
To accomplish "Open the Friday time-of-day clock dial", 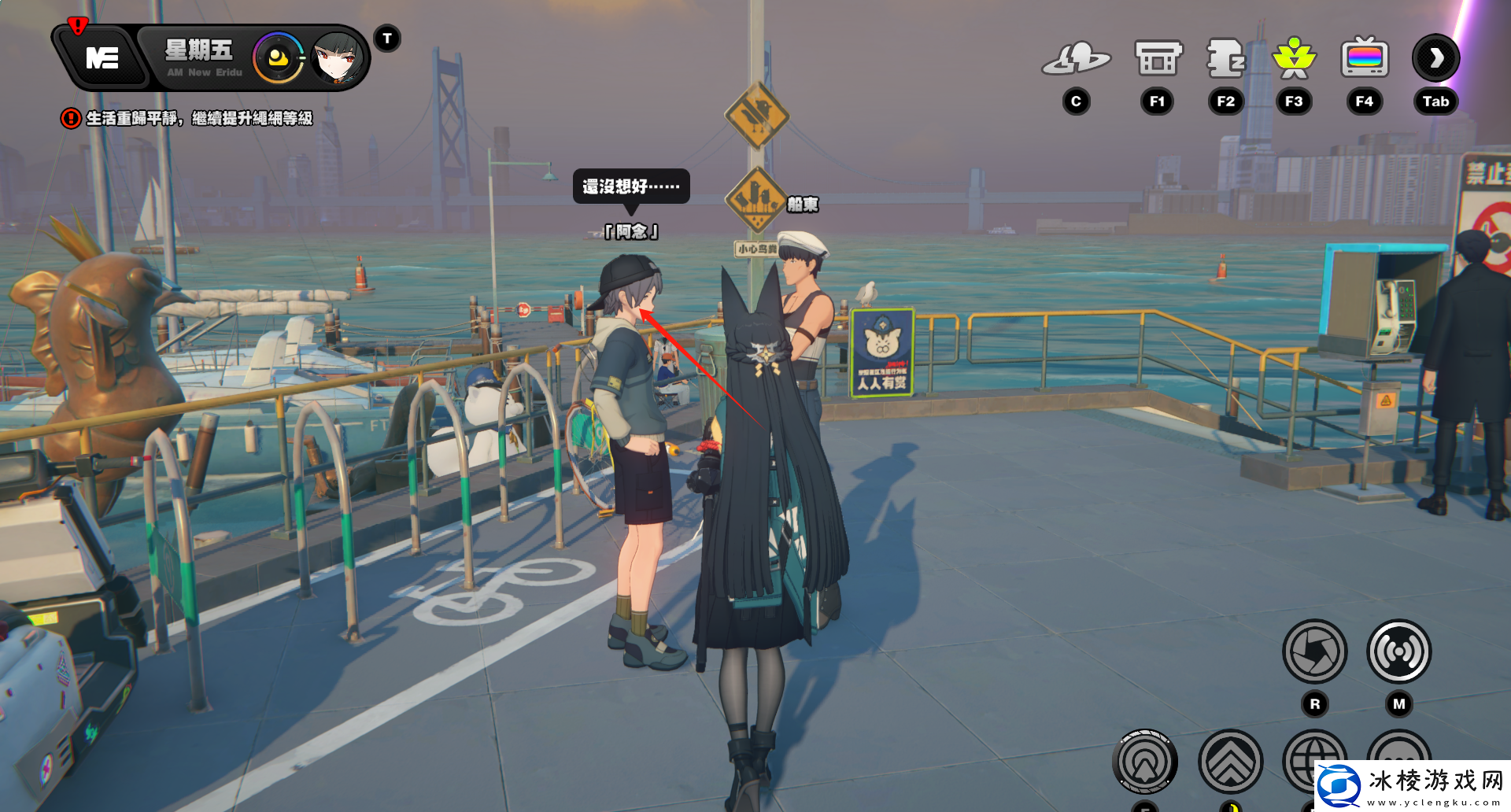I will (278, 58).
